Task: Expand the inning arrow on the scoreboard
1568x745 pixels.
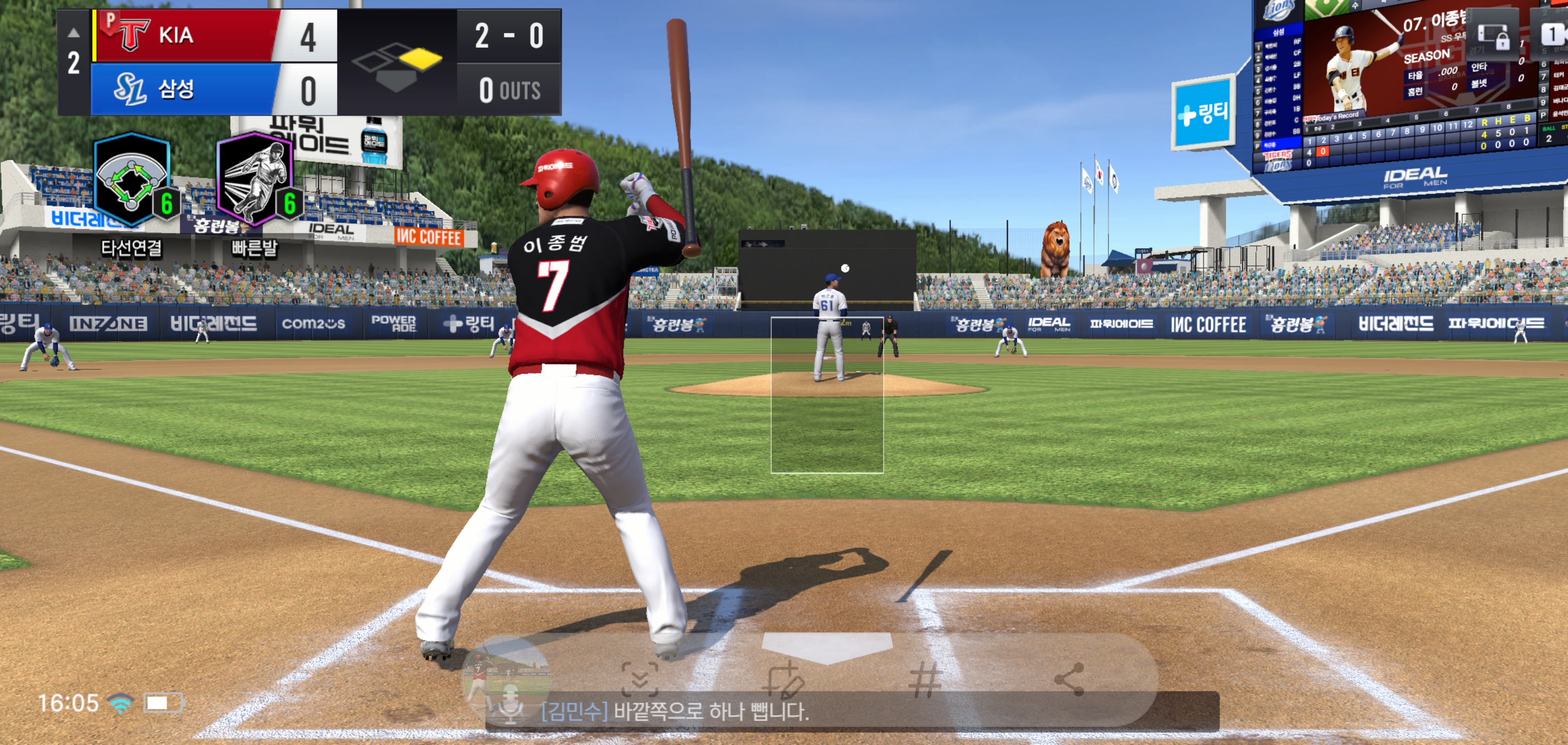Action: [x=73, y=32]
